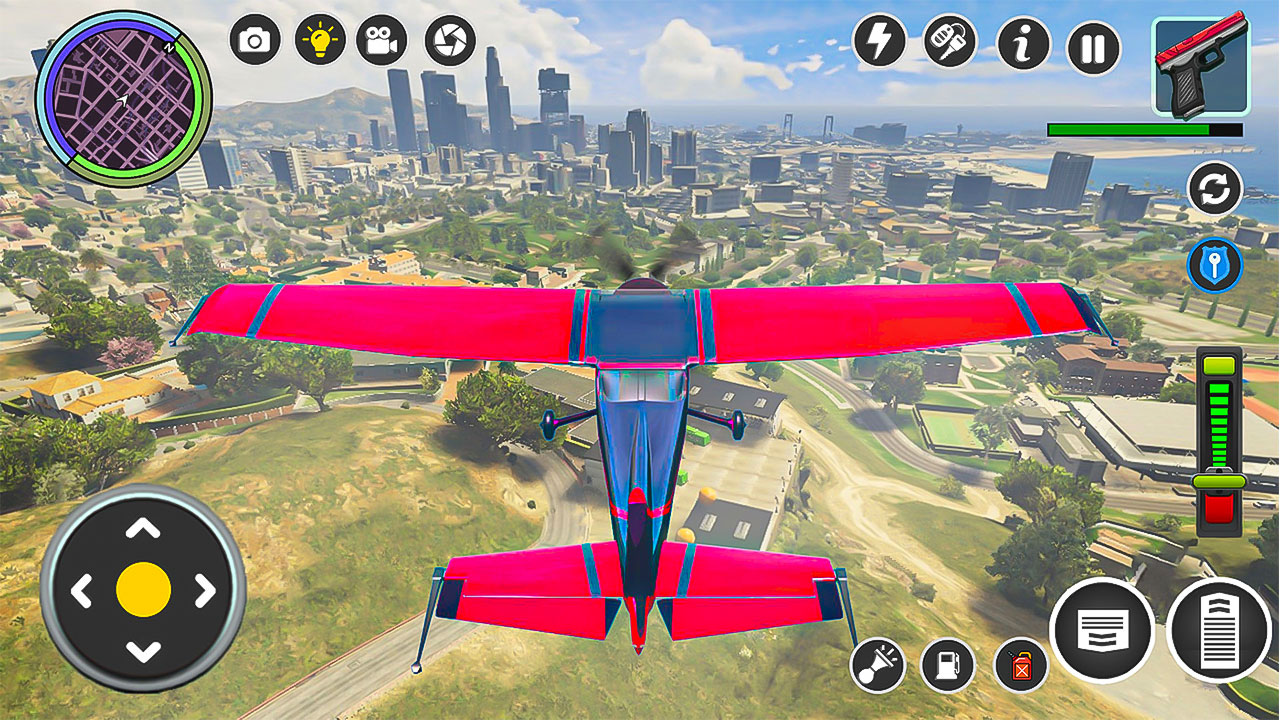Open the circular city minimap
The height and width of the screenshot is (720, 1280).
(123, 98)
